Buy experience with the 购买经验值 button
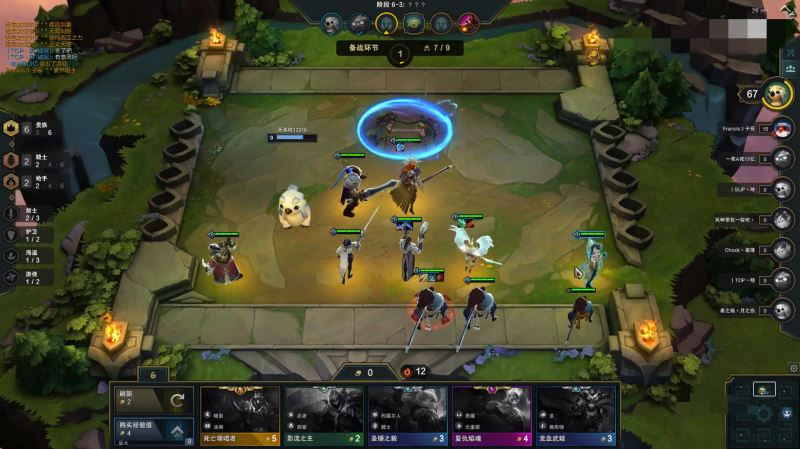The height and width of the screenshot is (449, 800). pyautogui.click(x=153, y=431)
